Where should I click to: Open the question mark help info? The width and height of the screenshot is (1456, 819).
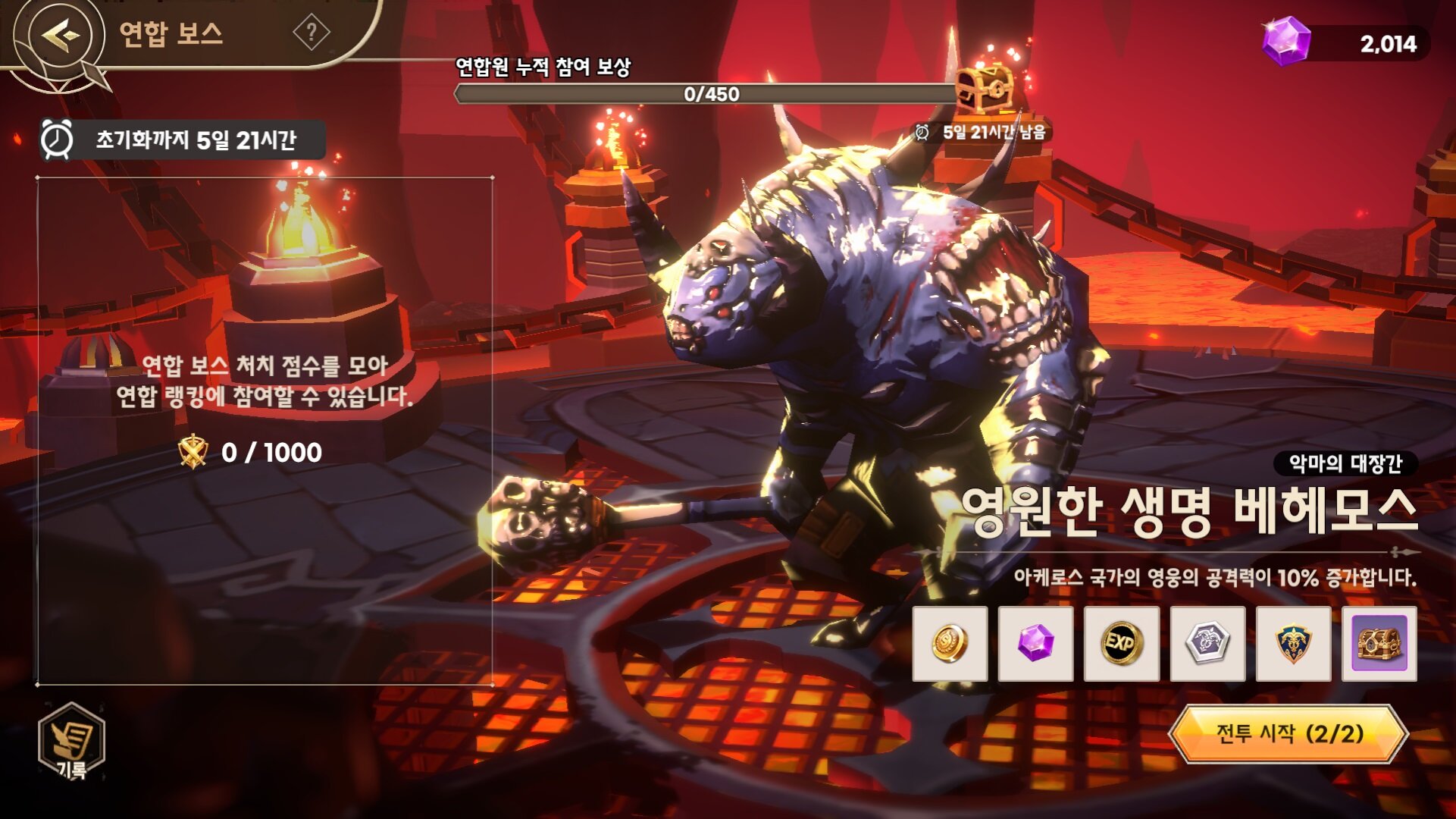pyautogui.click(x=312, y=33)
